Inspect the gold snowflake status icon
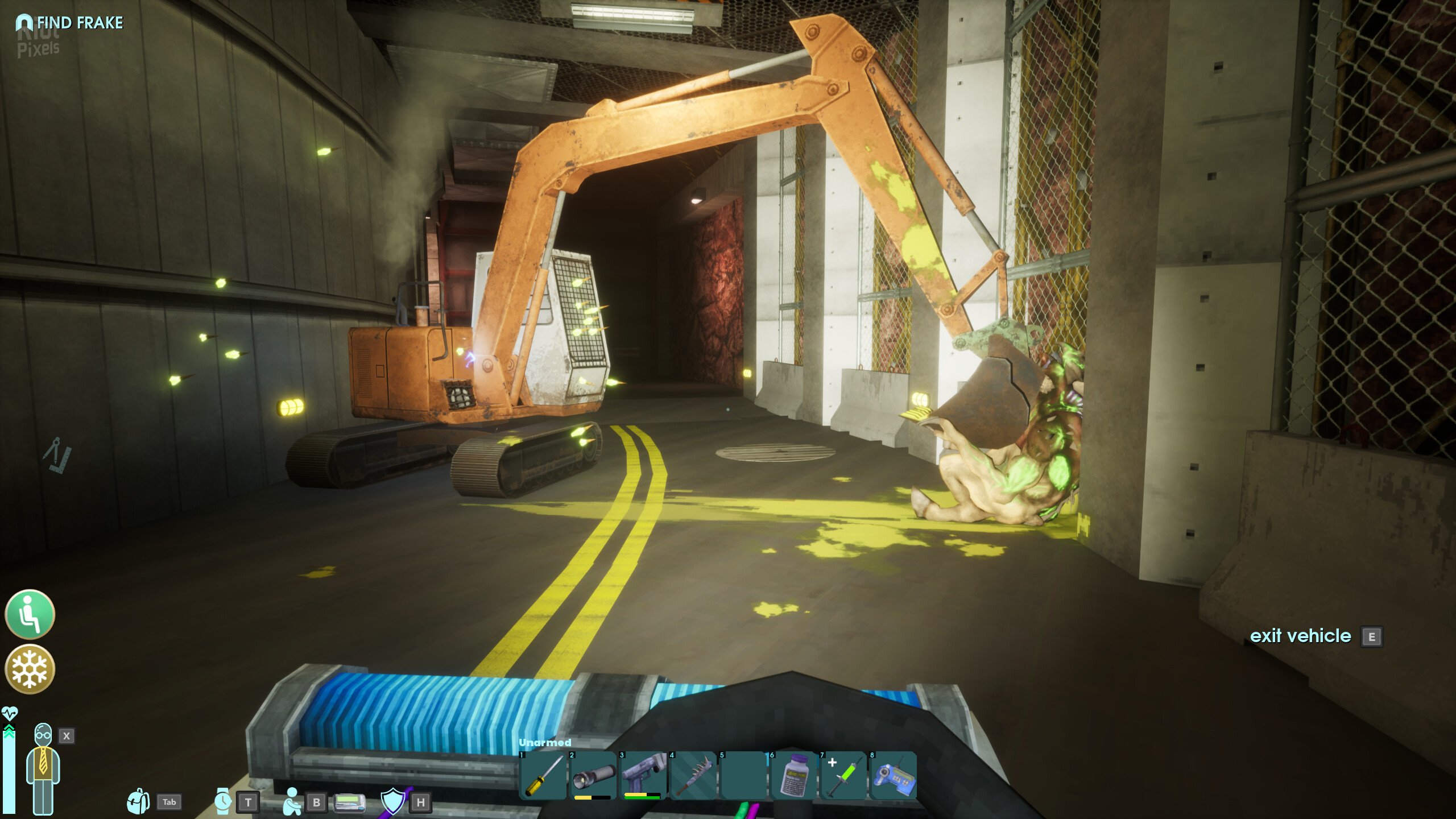Screen dimensions: 1456x819 [30, 669]
